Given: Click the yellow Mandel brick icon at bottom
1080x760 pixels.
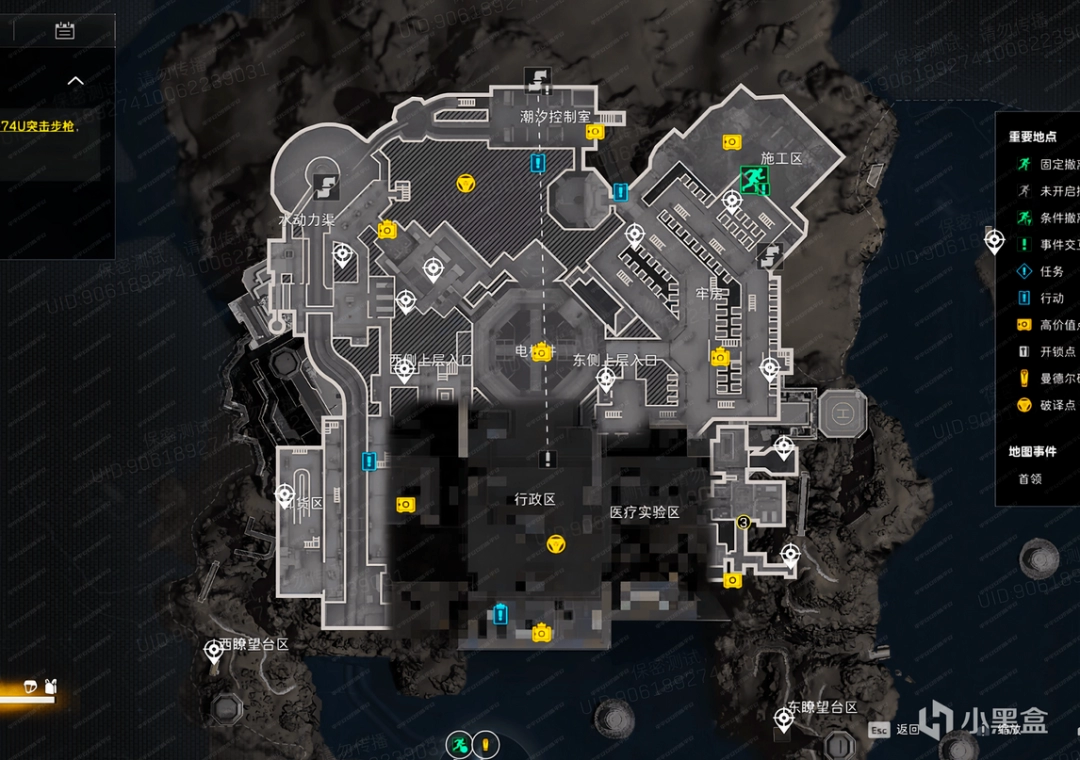Looking at the screenshot, I should pos(485,745).
